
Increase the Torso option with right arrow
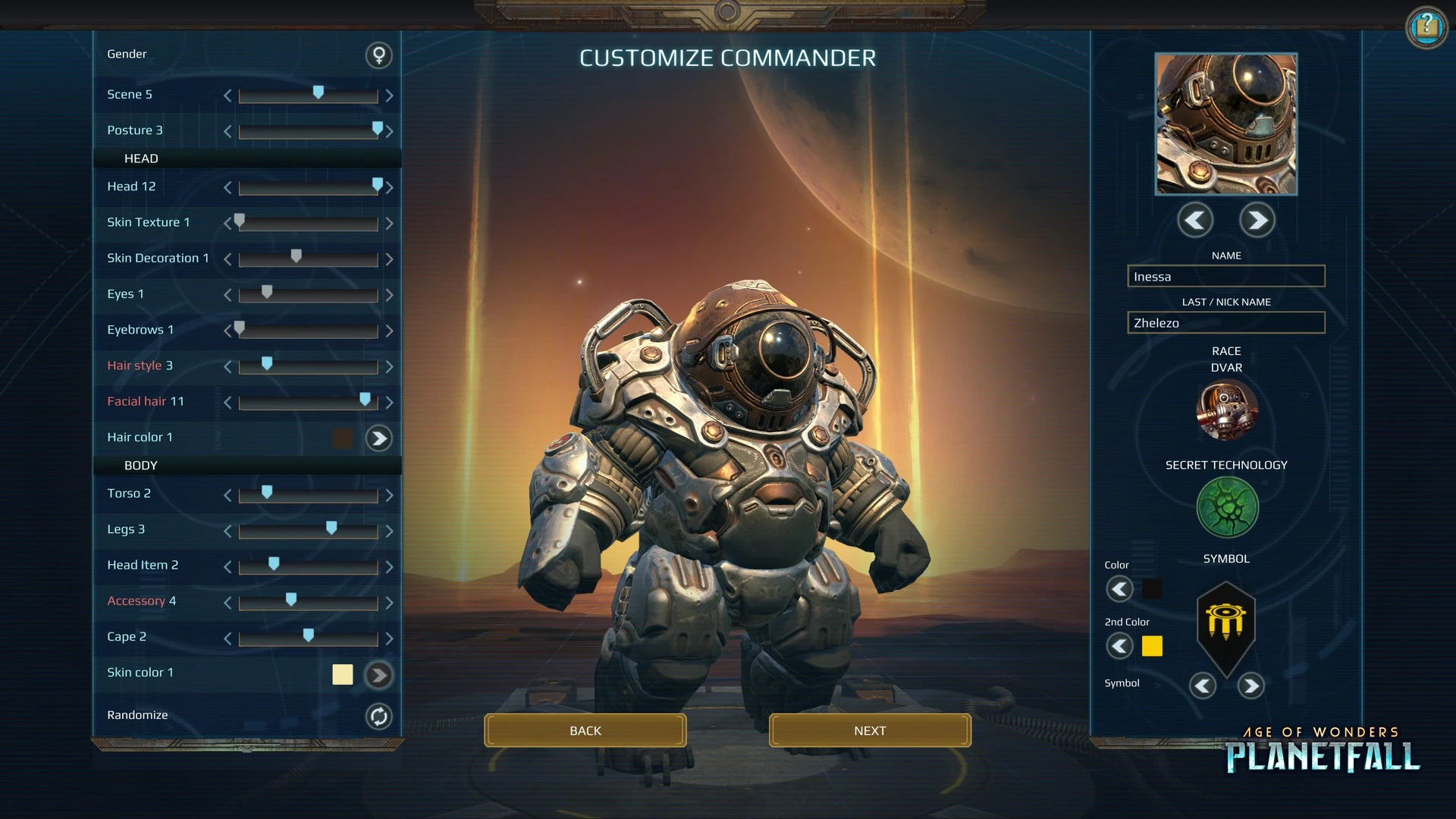point(389,495)
